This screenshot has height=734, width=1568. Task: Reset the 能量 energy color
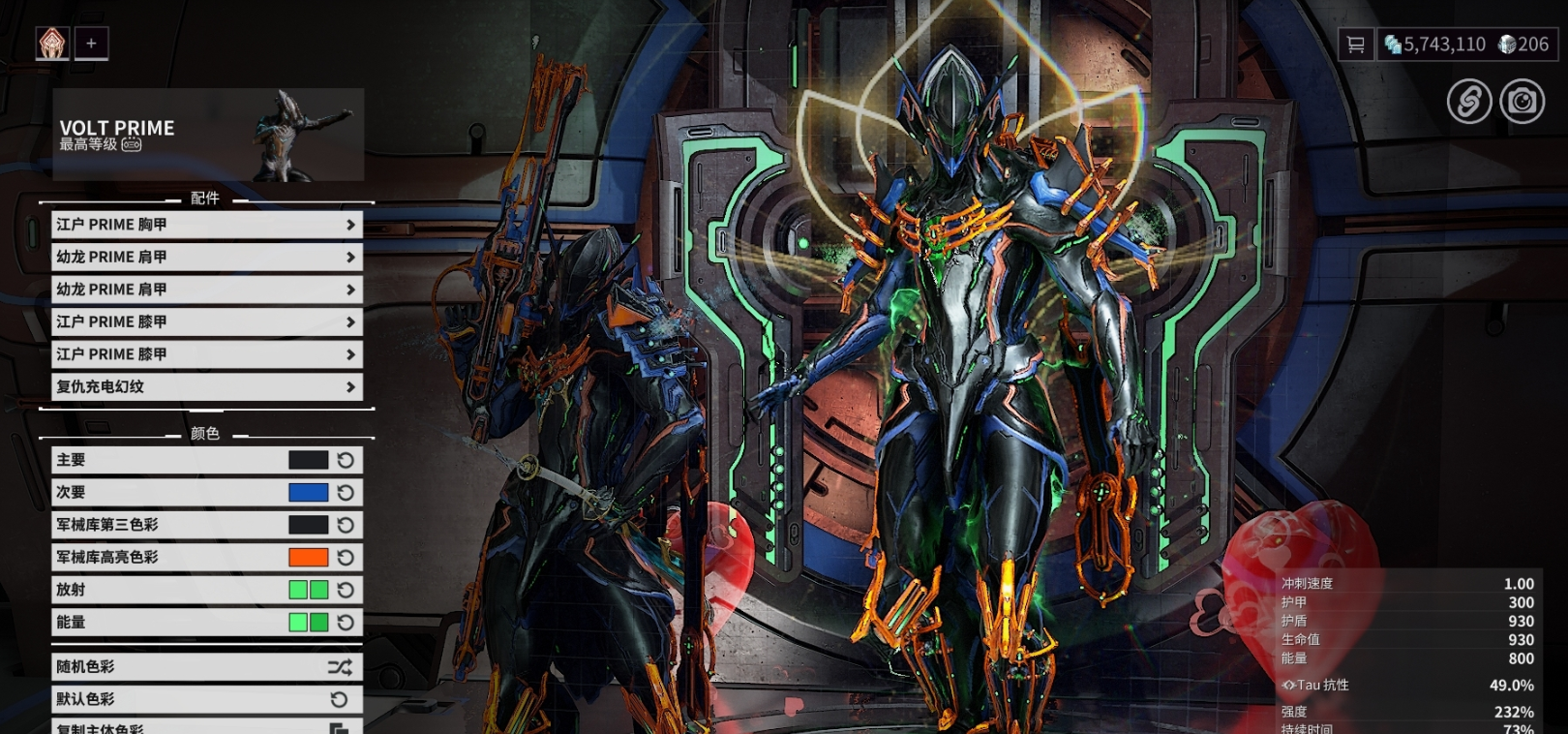click(346, 622)
